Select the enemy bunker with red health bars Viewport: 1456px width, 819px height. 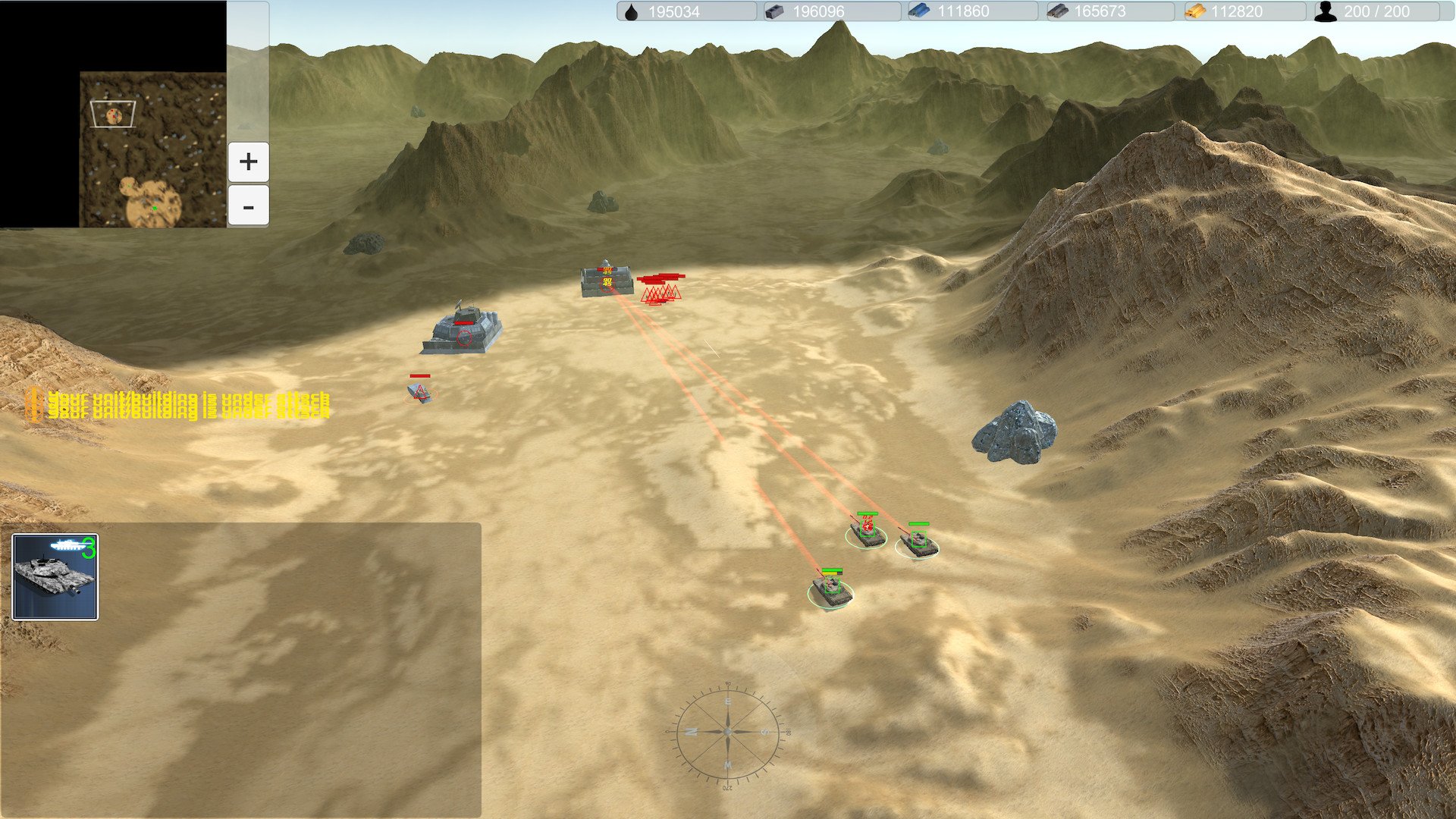pos(607,281)
